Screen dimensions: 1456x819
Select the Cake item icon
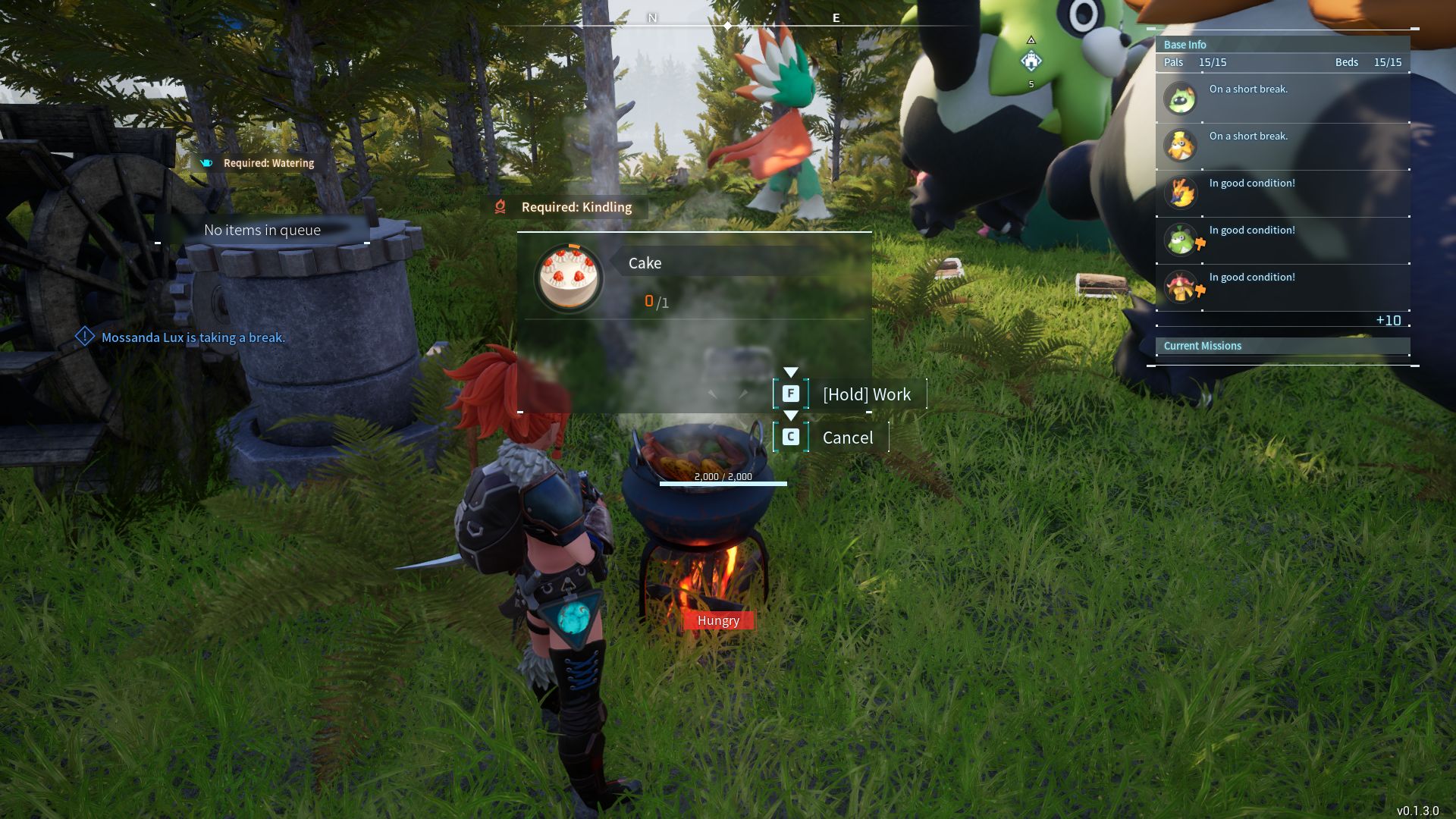point(569,278)
